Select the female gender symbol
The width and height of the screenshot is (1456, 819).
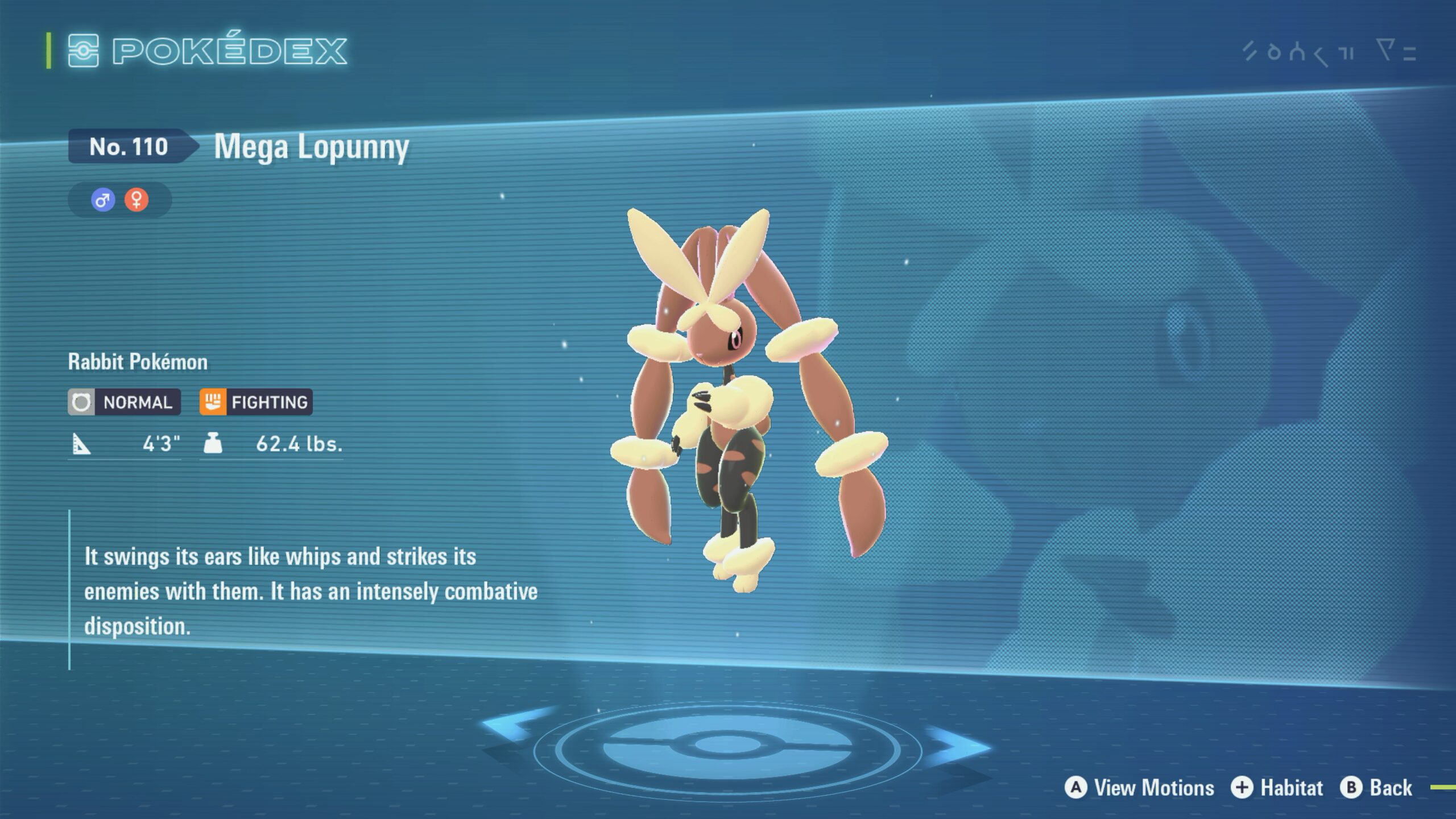[x=136, y=200]
